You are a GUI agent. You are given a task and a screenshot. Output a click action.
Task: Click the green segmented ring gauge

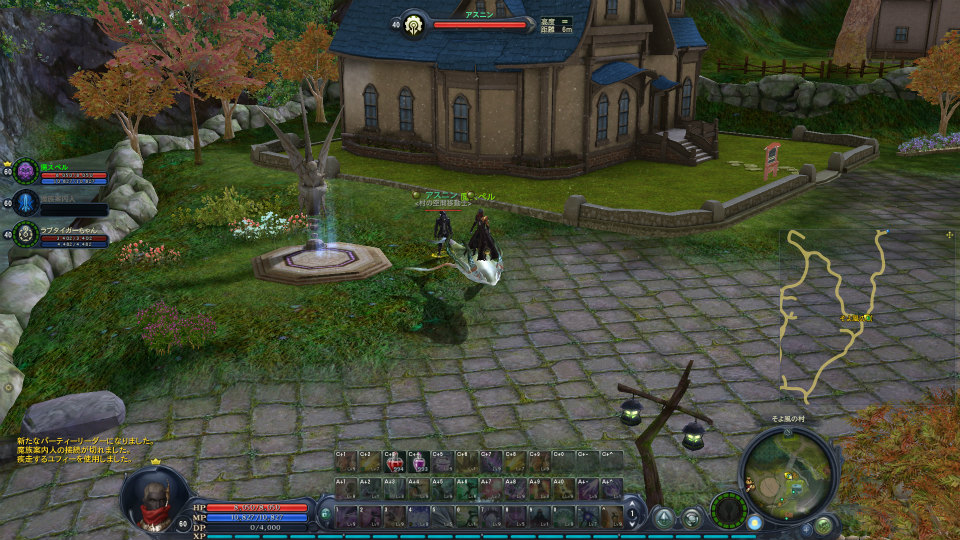point(728,510)
